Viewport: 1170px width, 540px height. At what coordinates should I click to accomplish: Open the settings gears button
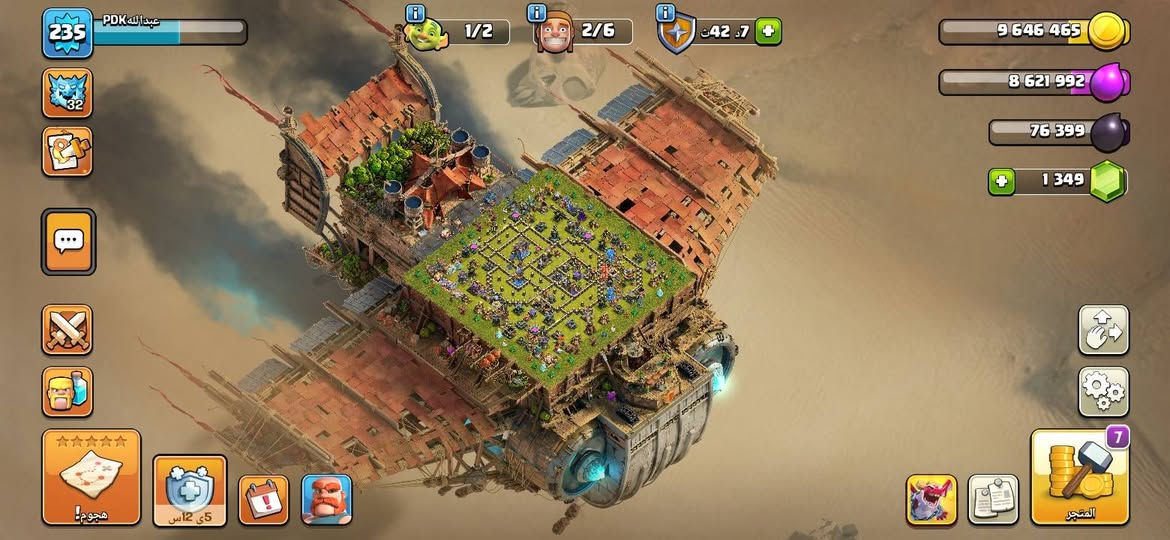pyautogui.click(x=1103, y=391)
